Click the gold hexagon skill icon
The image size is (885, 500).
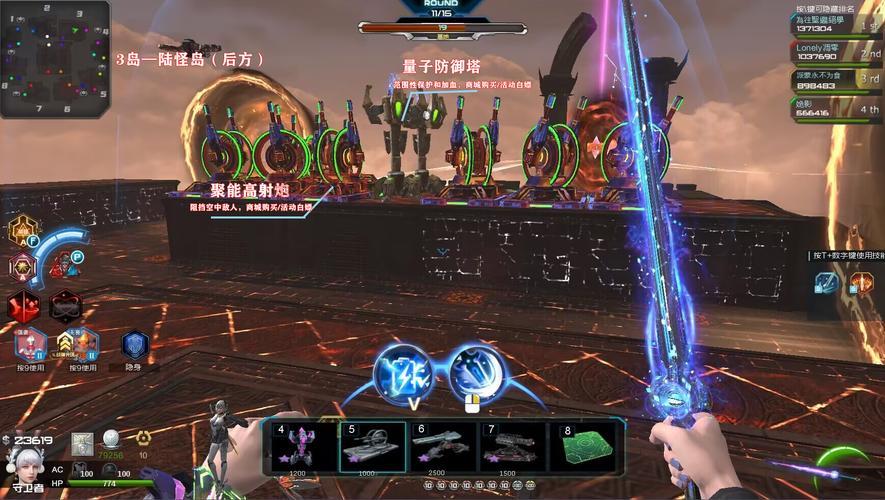pos(23,232)
